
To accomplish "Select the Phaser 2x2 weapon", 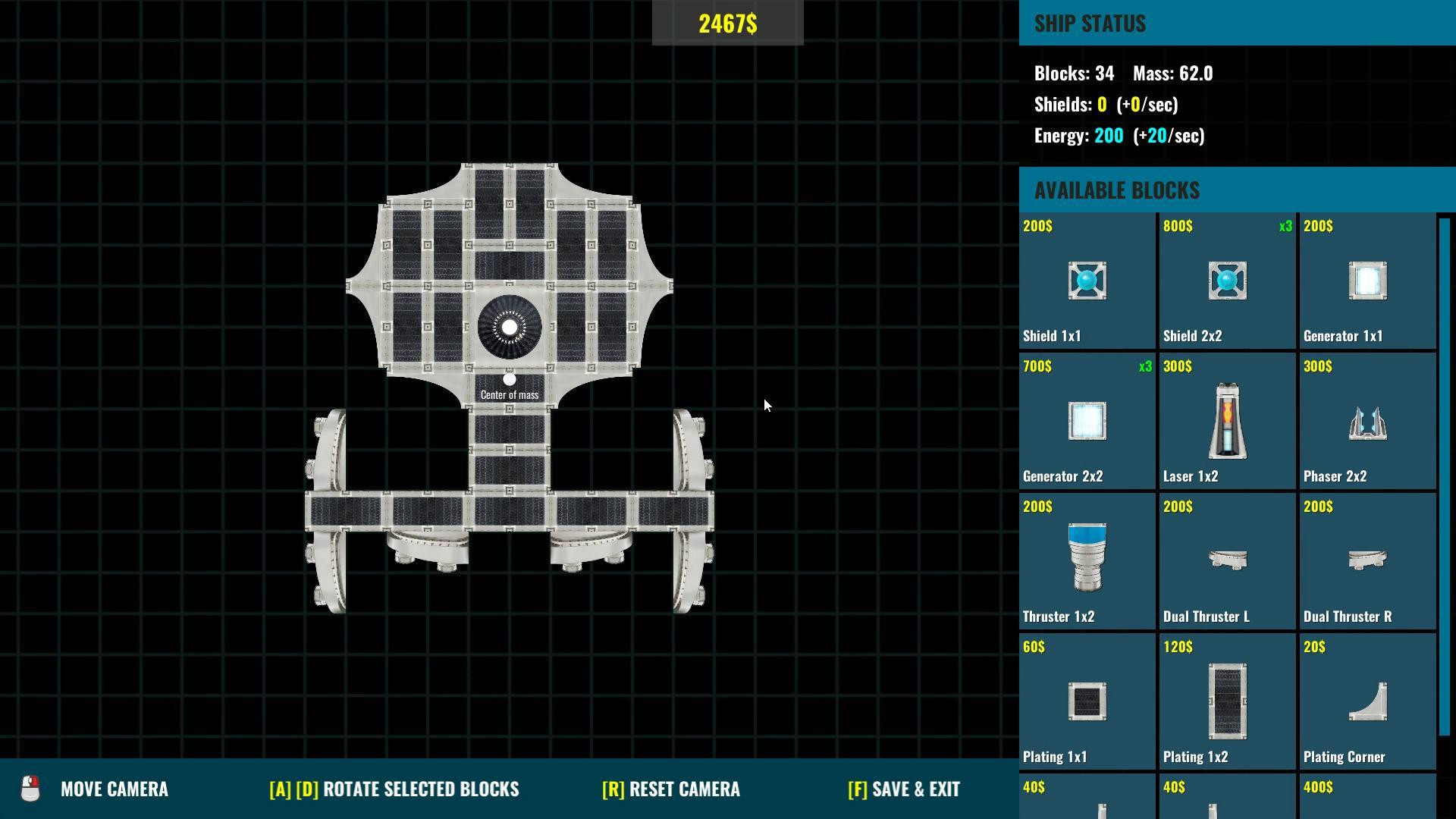I will (x=1367, y=421).
